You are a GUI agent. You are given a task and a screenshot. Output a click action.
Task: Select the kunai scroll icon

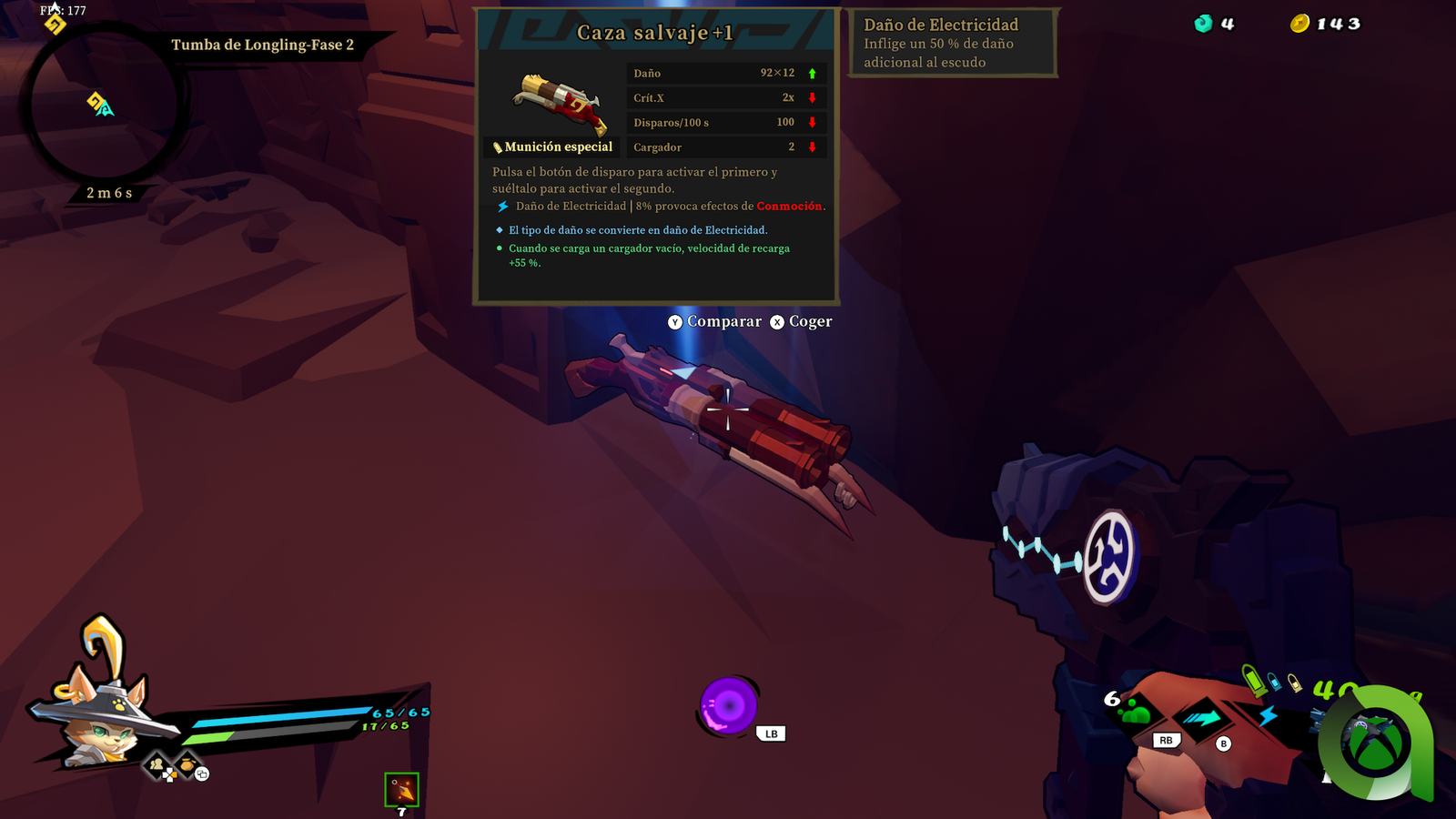tap(401, 790)
